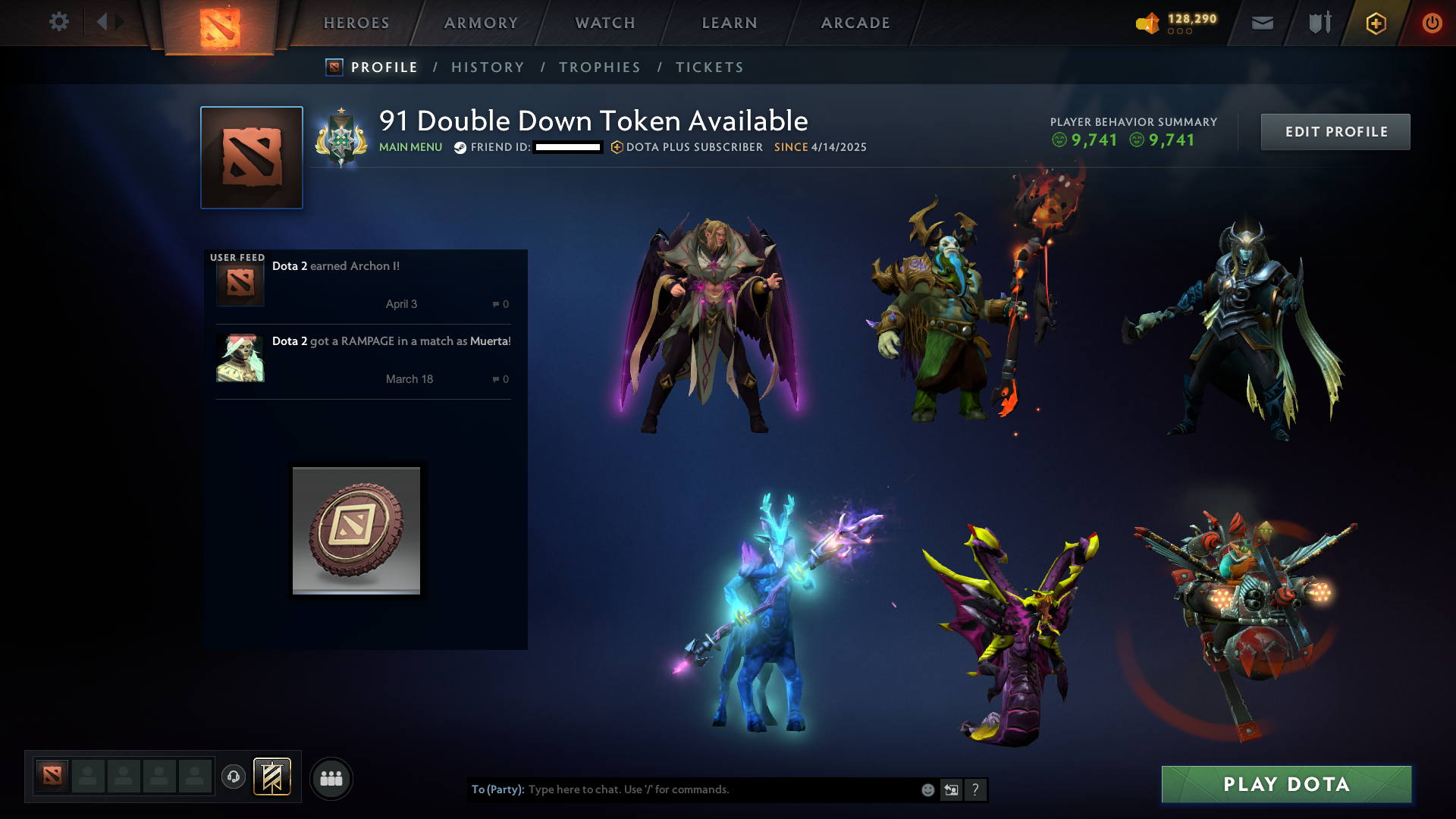
Task: Select the battle flag icon beside party slots
Action: [x=271, y=777]
